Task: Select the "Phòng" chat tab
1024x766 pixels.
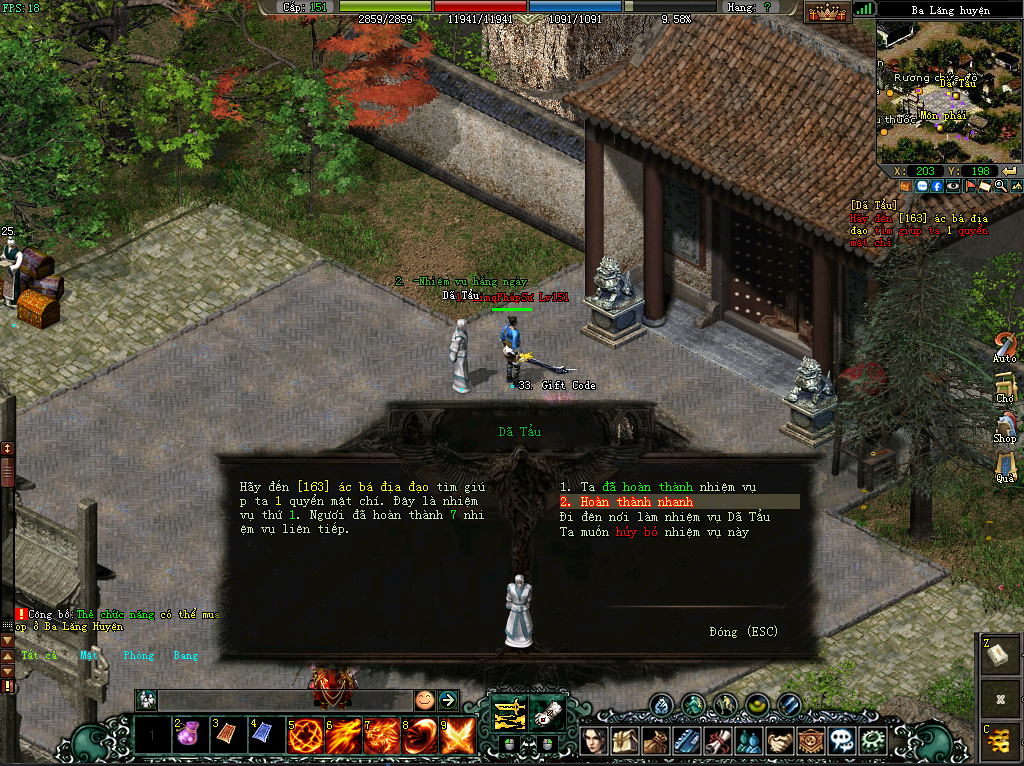Action: pos(139,656)
